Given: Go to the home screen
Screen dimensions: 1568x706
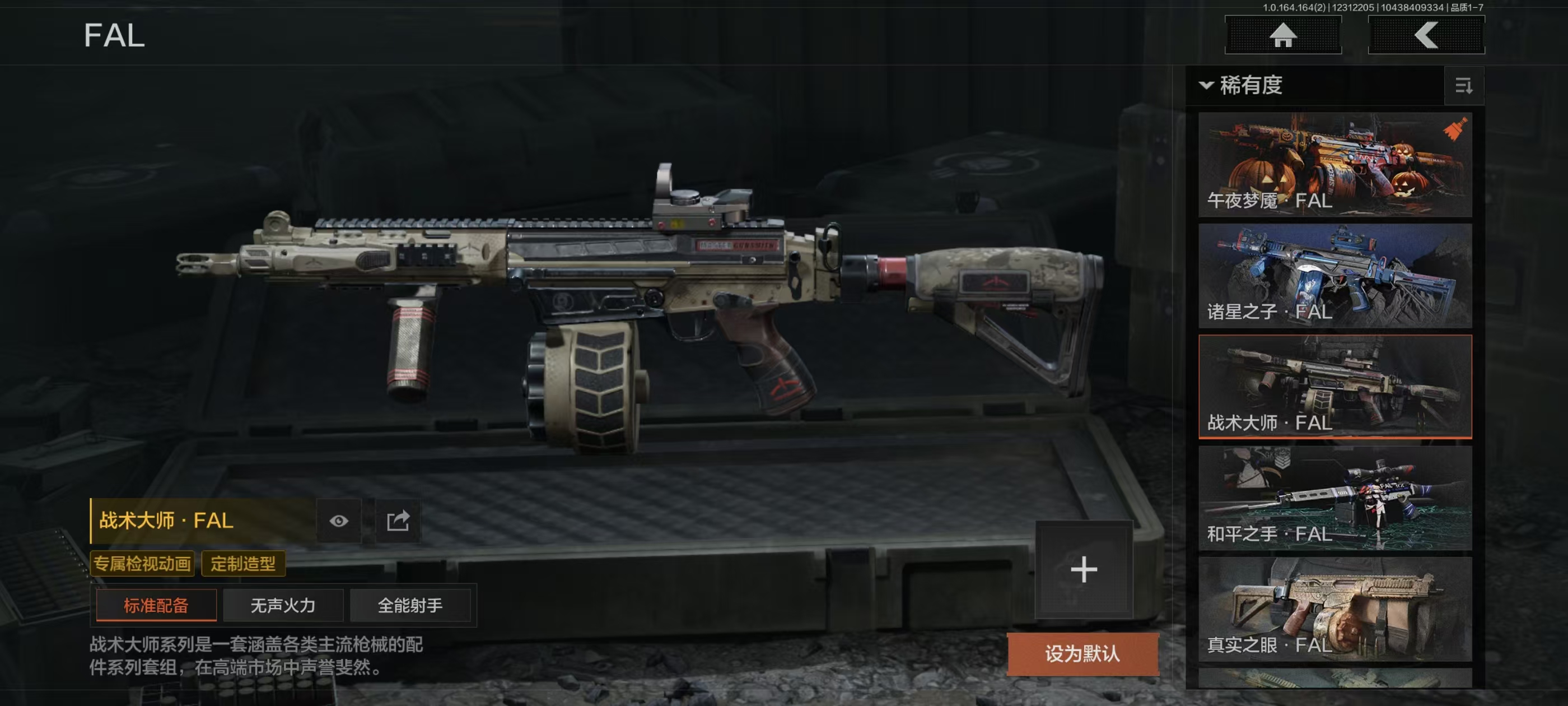Looking at the screenshot, I should (1282, 35).
